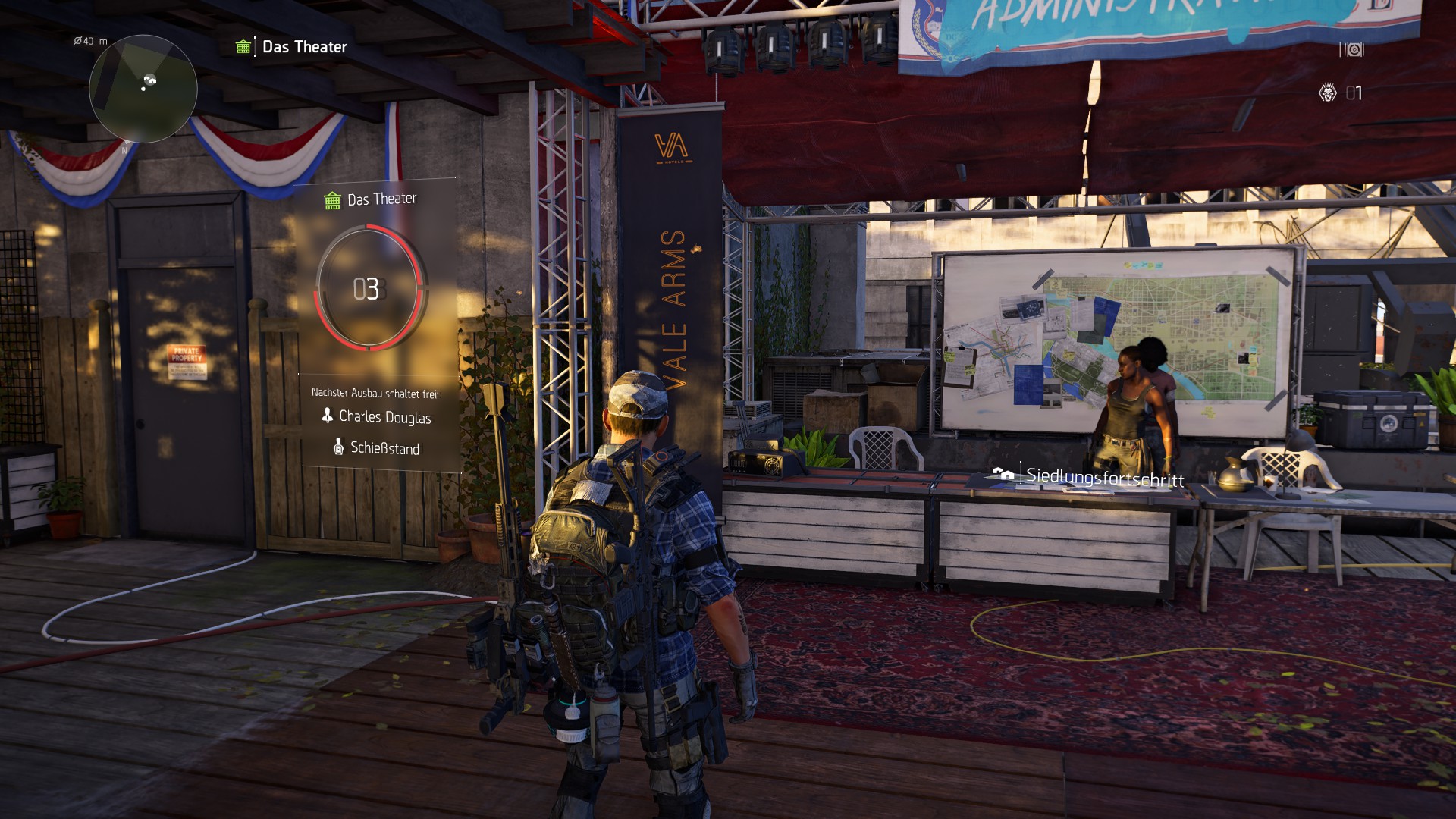1456x819 pixels.
Task: Click the skull emblem icon beside 01
Action: (1327, 93)
